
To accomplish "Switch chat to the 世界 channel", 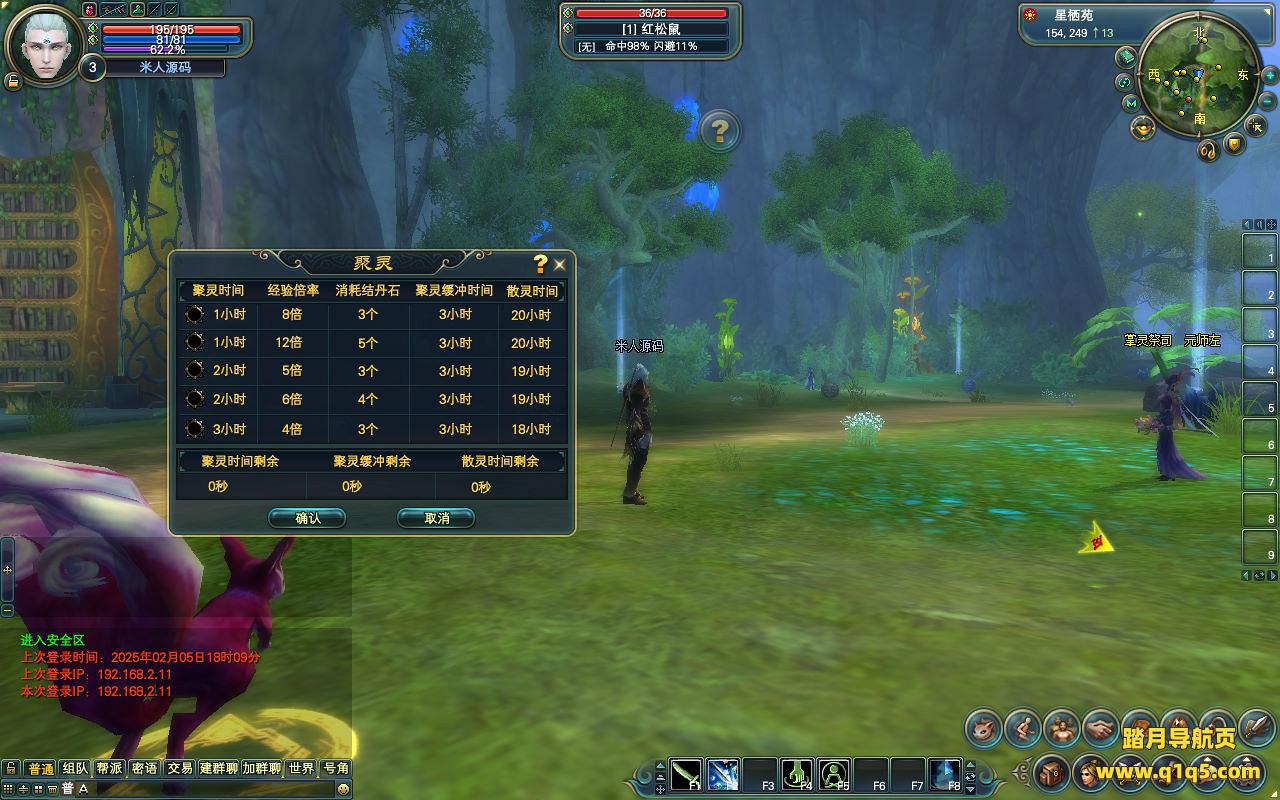I will (301, 768).
